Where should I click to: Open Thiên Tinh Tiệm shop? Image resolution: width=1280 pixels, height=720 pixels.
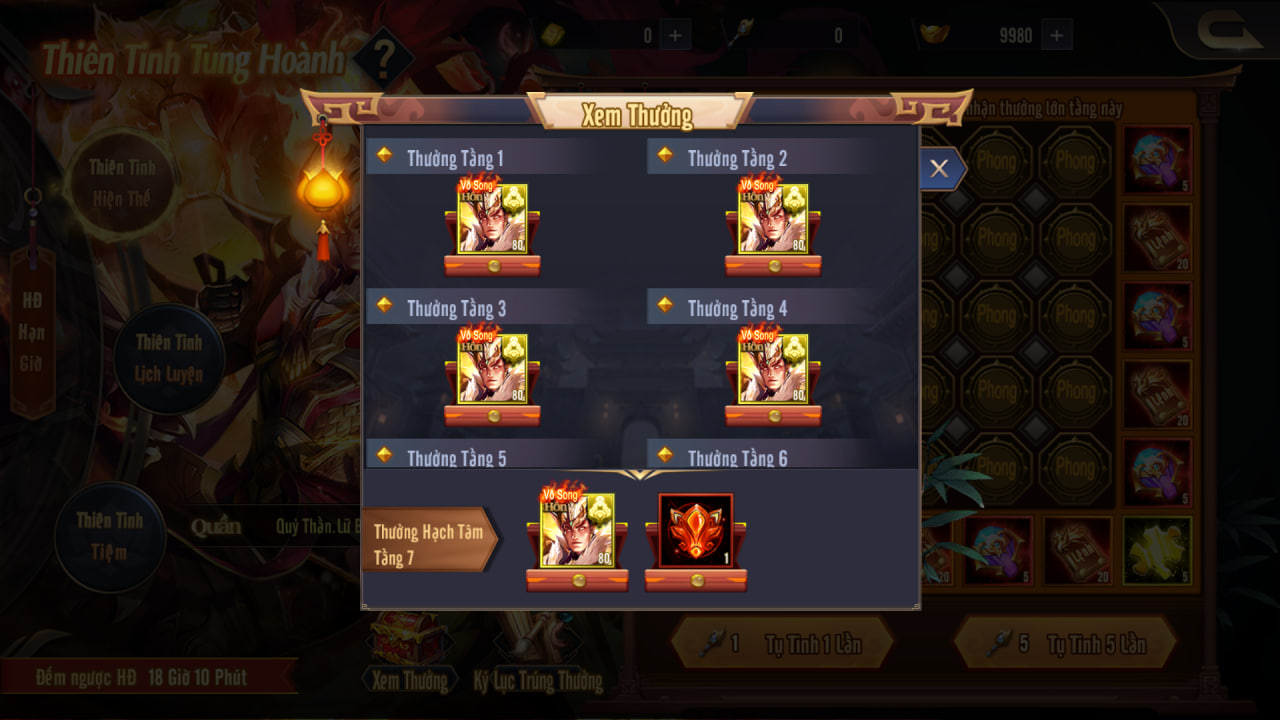point(109,536)
